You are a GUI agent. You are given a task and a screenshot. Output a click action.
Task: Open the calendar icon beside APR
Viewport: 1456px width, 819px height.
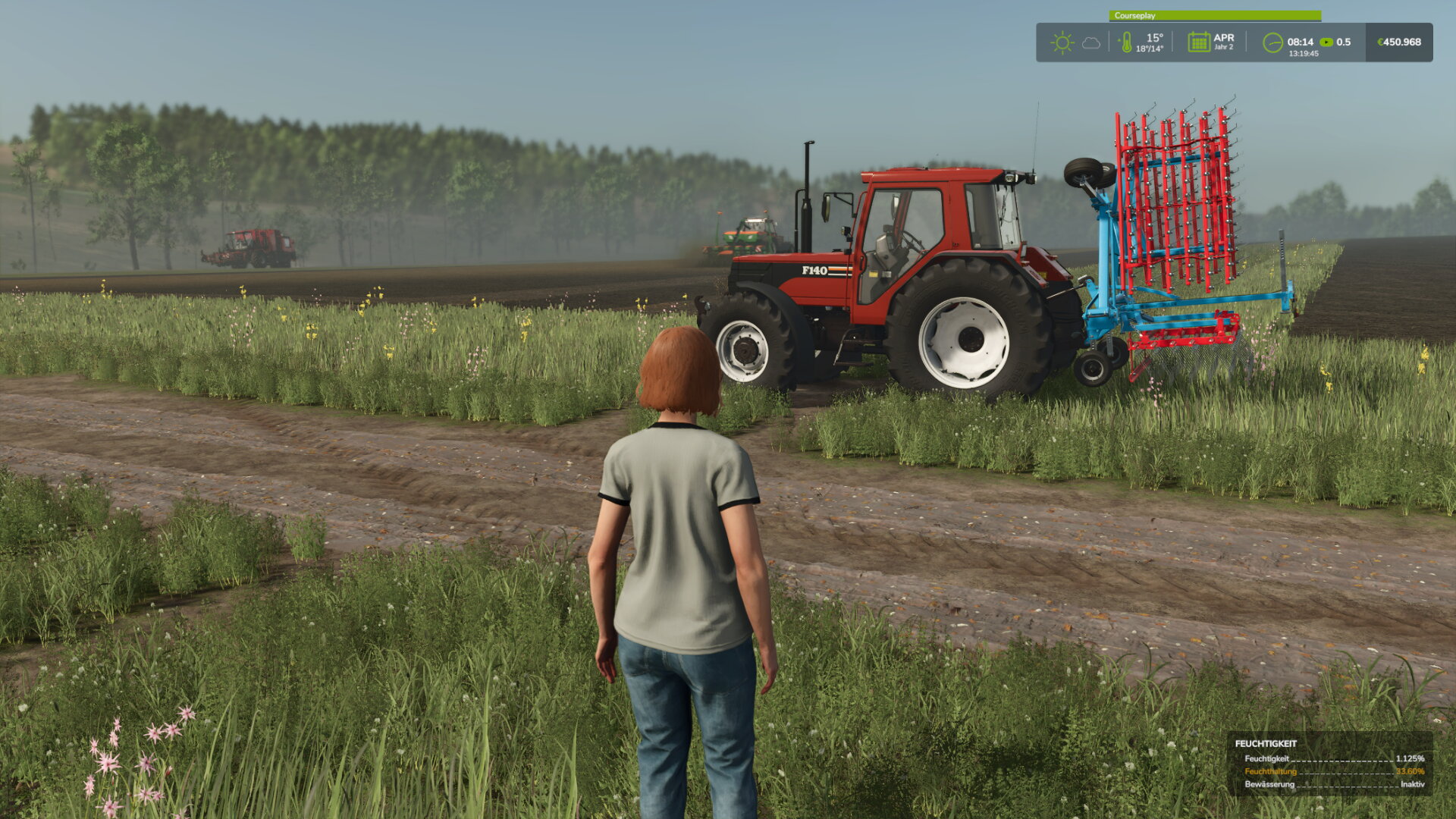[1198, 42]
